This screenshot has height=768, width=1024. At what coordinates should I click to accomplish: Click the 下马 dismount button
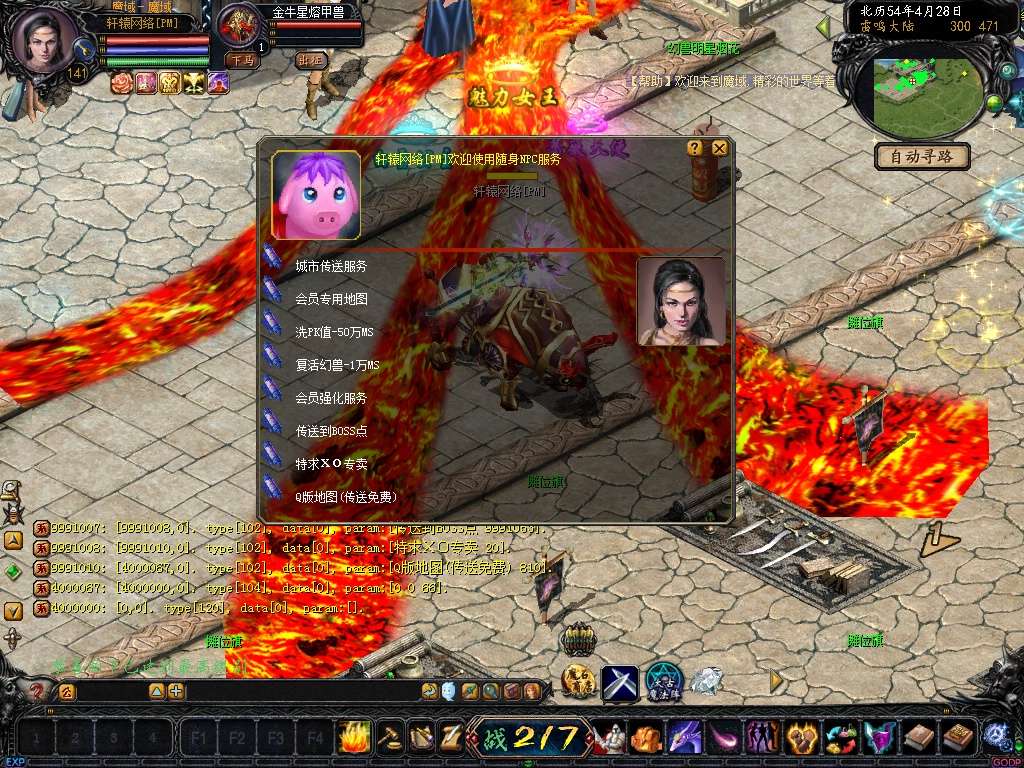(240, 60)
